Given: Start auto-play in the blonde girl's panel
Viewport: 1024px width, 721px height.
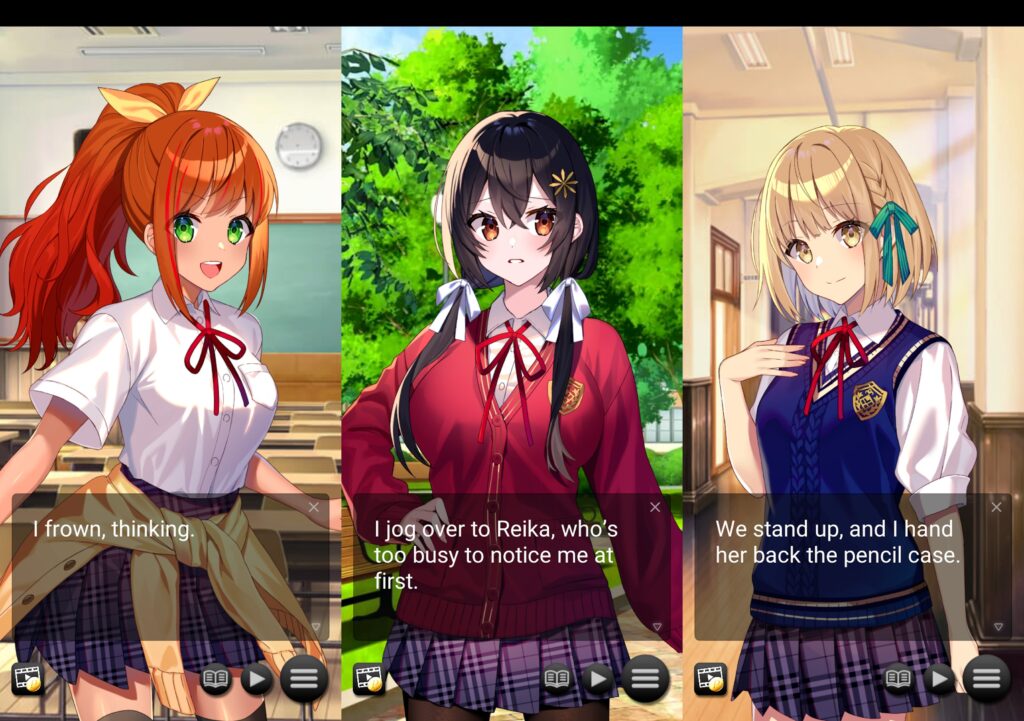Looking at the screenshot, I should point(939,680).
